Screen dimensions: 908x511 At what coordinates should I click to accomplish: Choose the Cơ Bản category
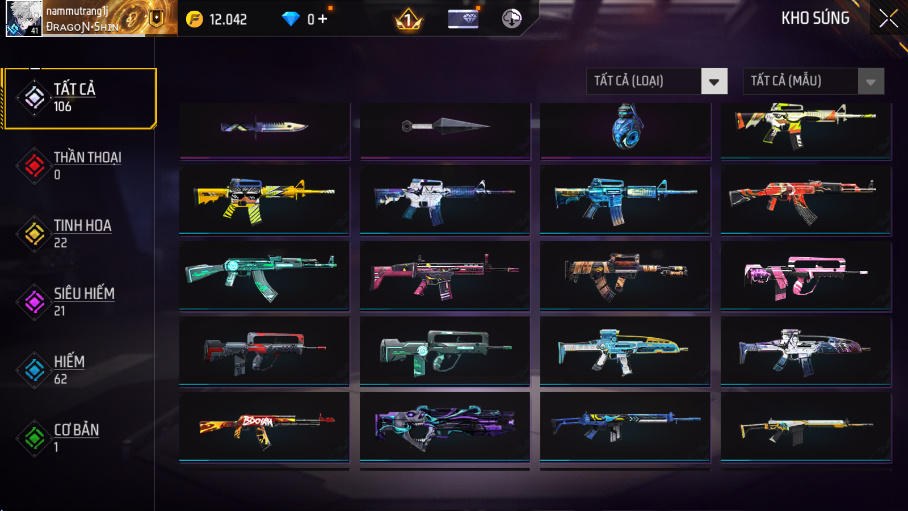78,437
